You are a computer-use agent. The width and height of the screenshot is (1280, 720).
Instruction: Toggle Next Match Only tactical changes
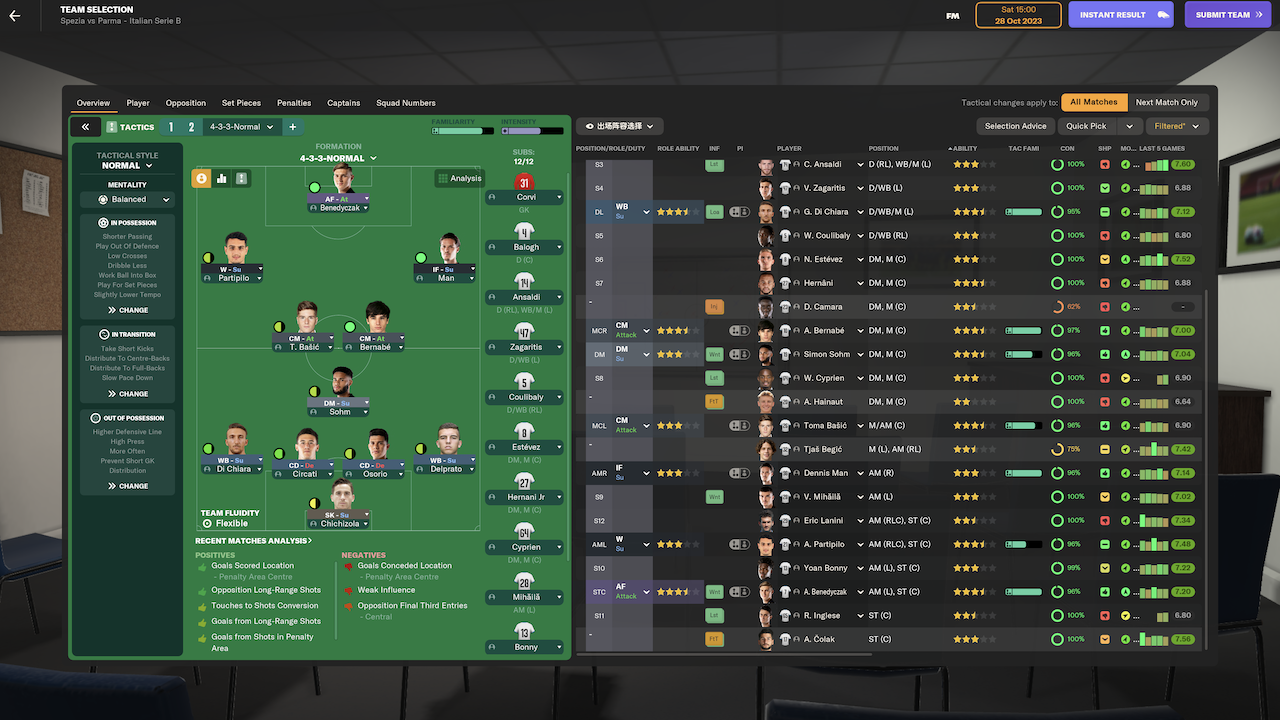[x=1166, y=102]
